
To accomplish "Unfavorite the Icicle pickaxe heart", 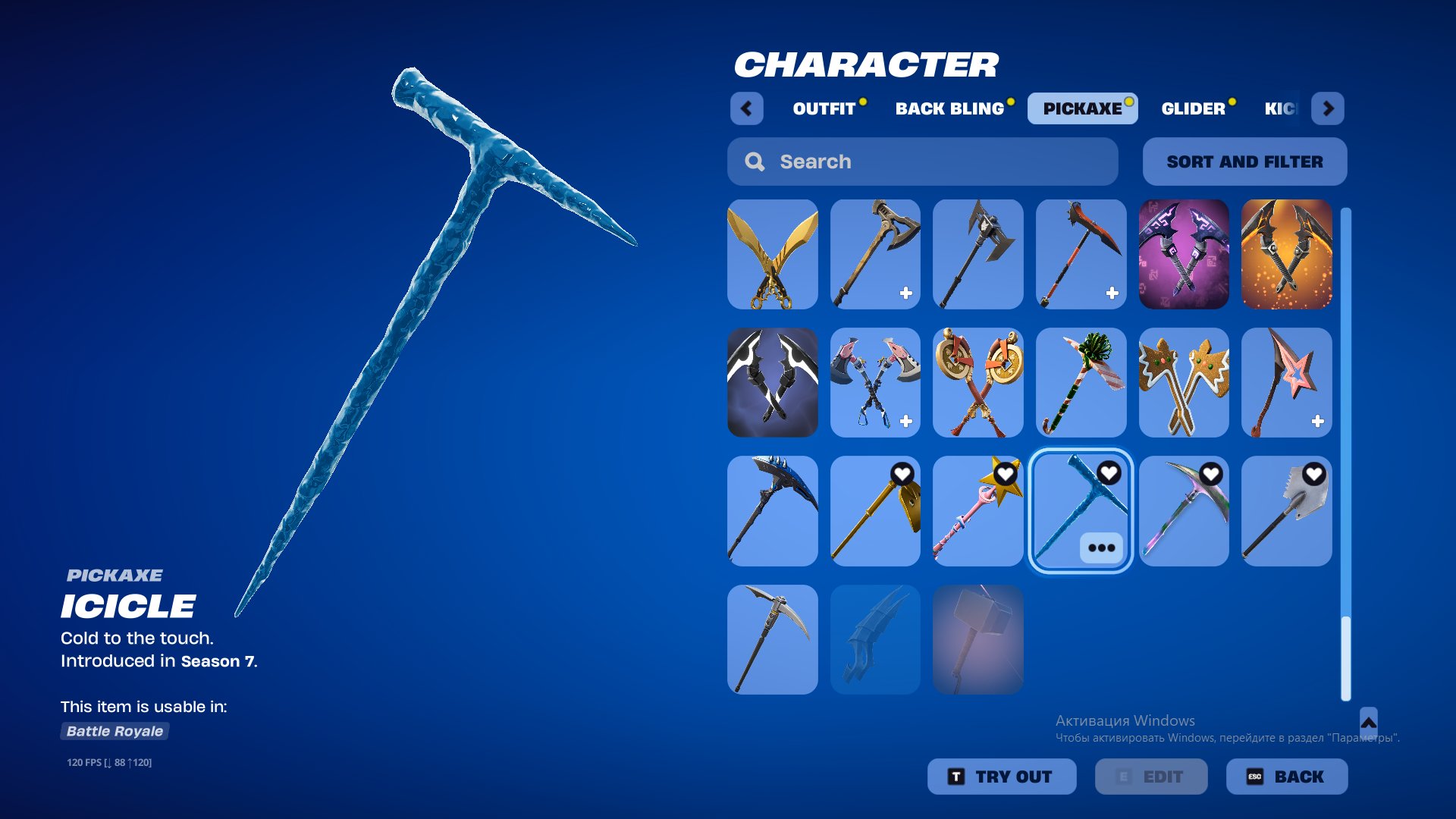I will point(1110,472).
